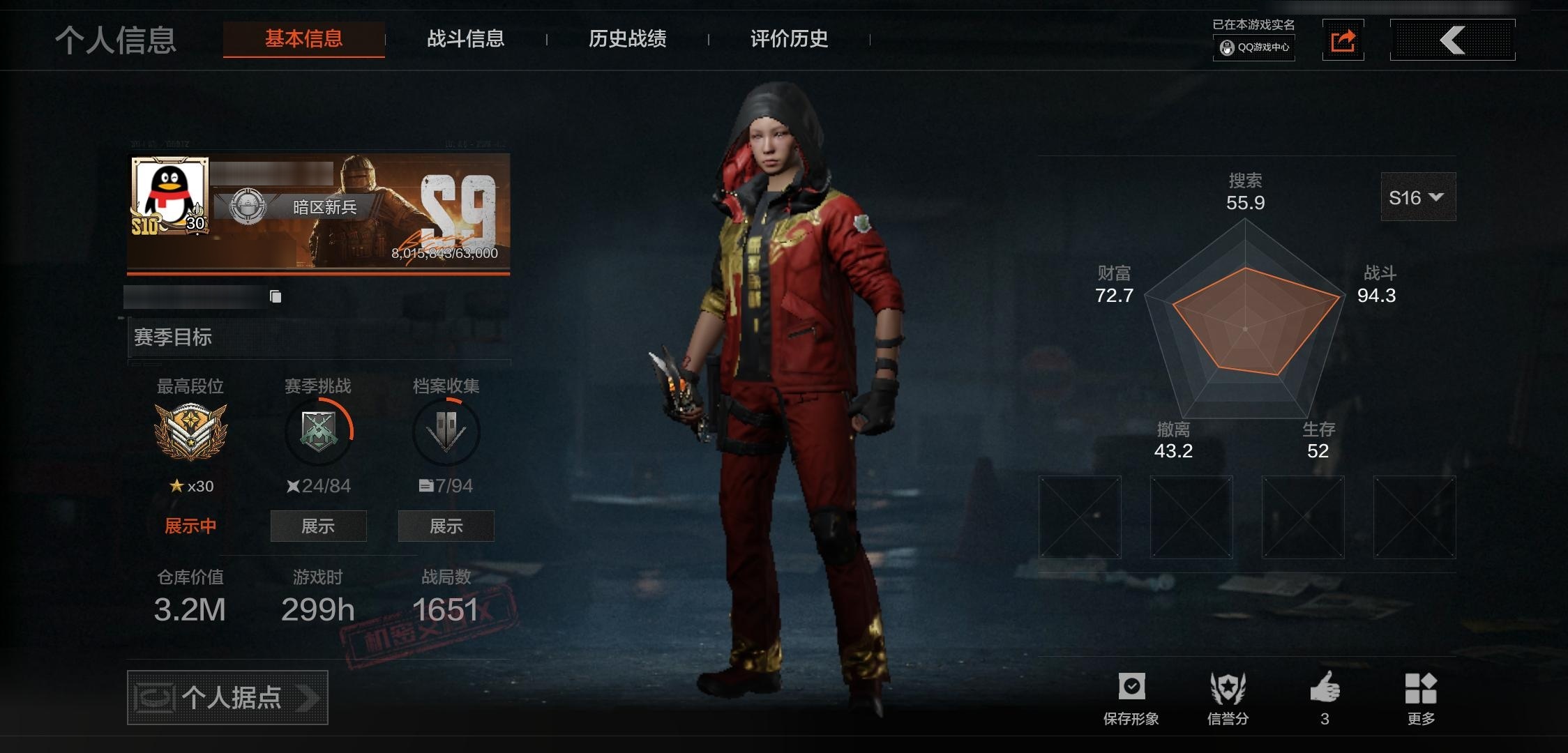The width and height of the screenshot is (1568, 753).
Task: Collapse the panel with the back chevron arrow
Action: click(1452, 40)
